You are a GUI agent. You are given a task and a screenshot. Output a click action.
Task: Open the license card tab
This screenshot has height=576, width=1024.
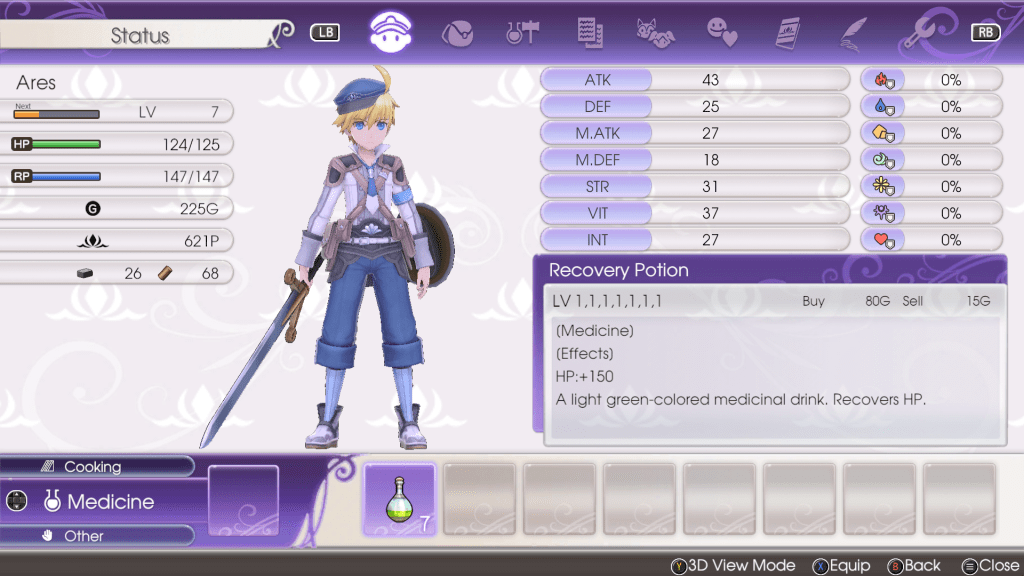pyautogui.click(x=790, y=32)
